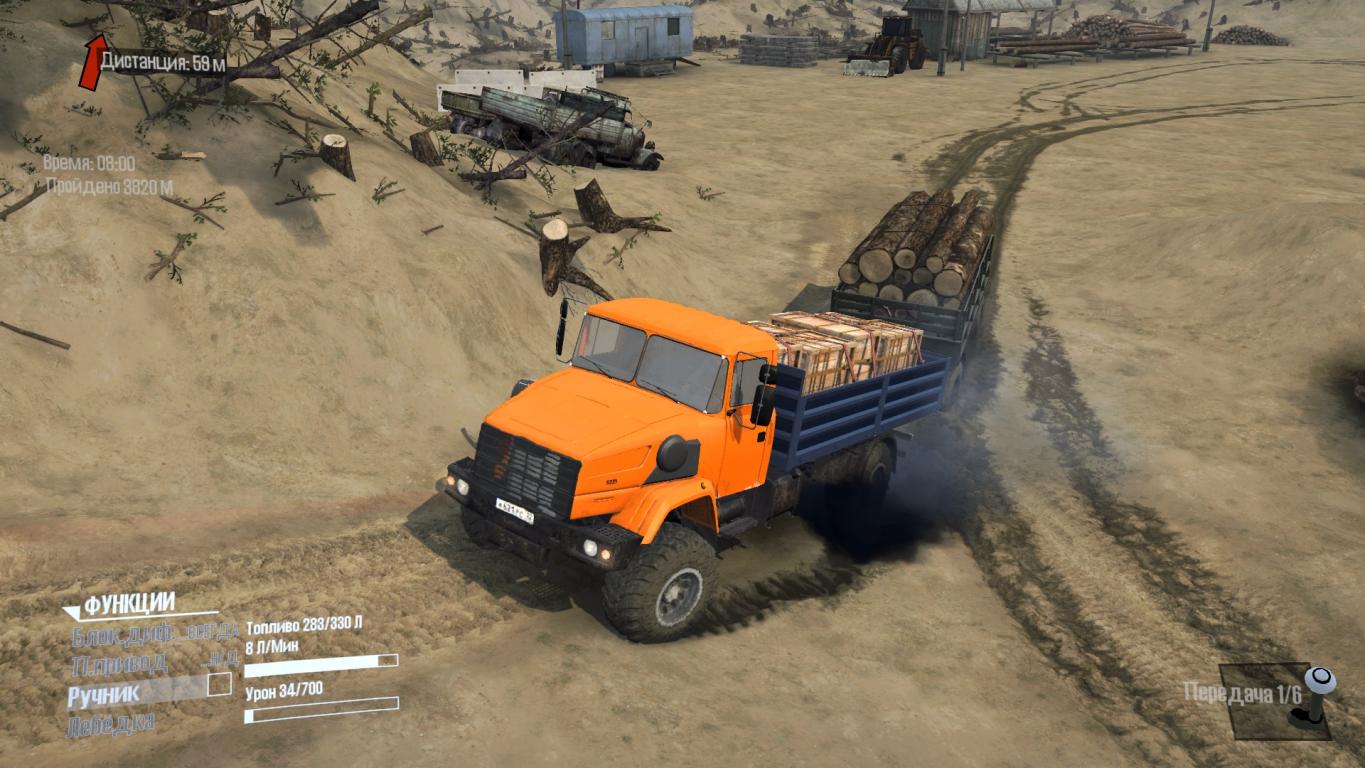
Task: Click the gearbox shifter knob
Action: (1320, 681)
